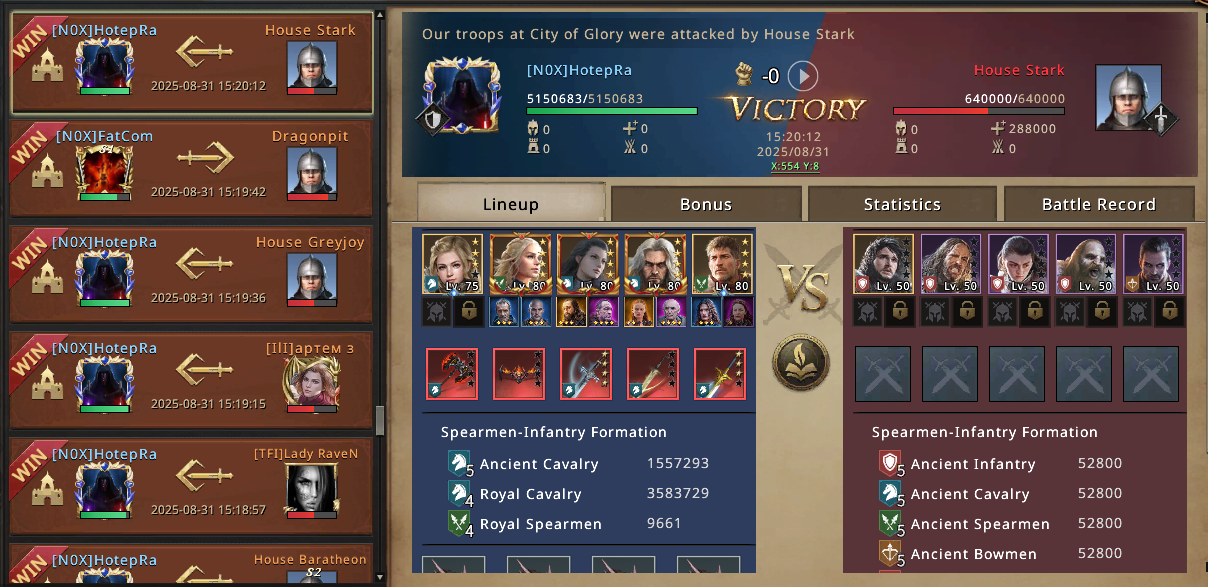Select the Lv. 75 blonde commander portrait
The height and width of the screenshot is (587, 1208).
(x=451, y=264)
